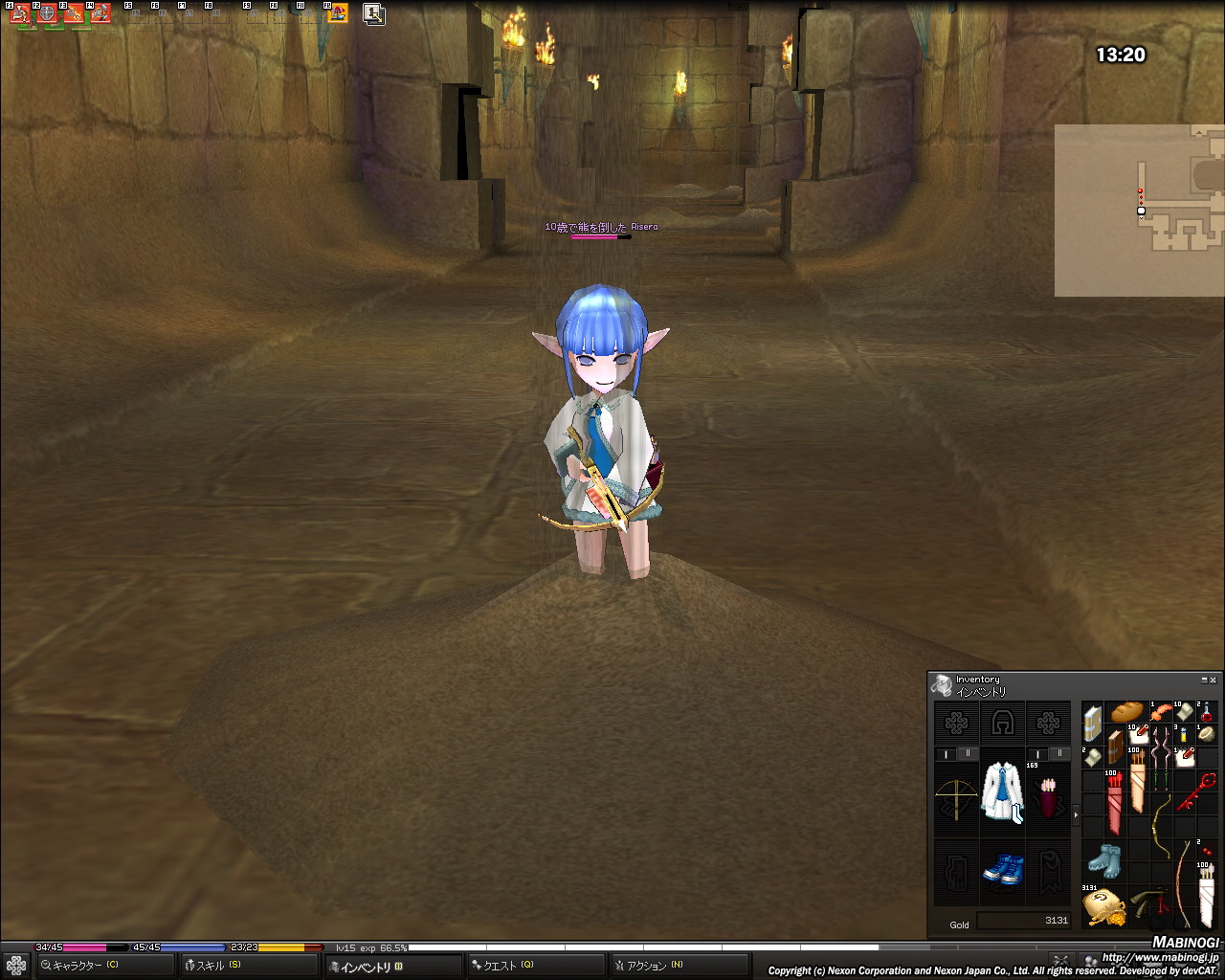Open the スキル (Skill) window
The width and height of the screenshot is (1225, 980).
pos(249,966)
